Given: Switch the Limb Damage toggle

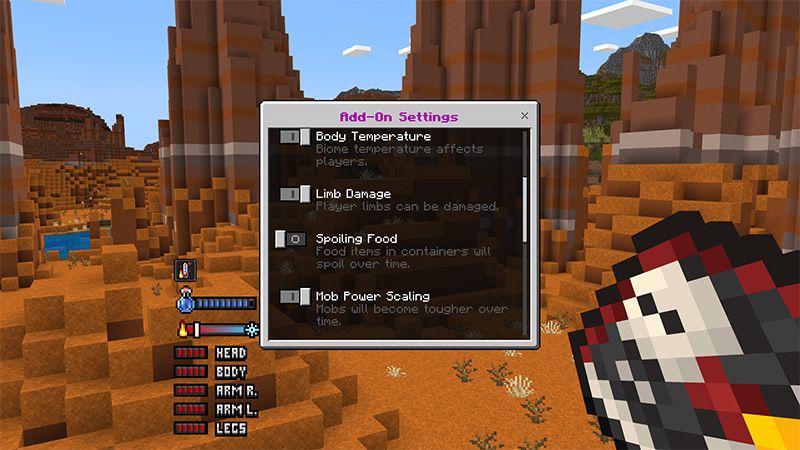Looking at the screenshot, I should (x=294, y=193).
